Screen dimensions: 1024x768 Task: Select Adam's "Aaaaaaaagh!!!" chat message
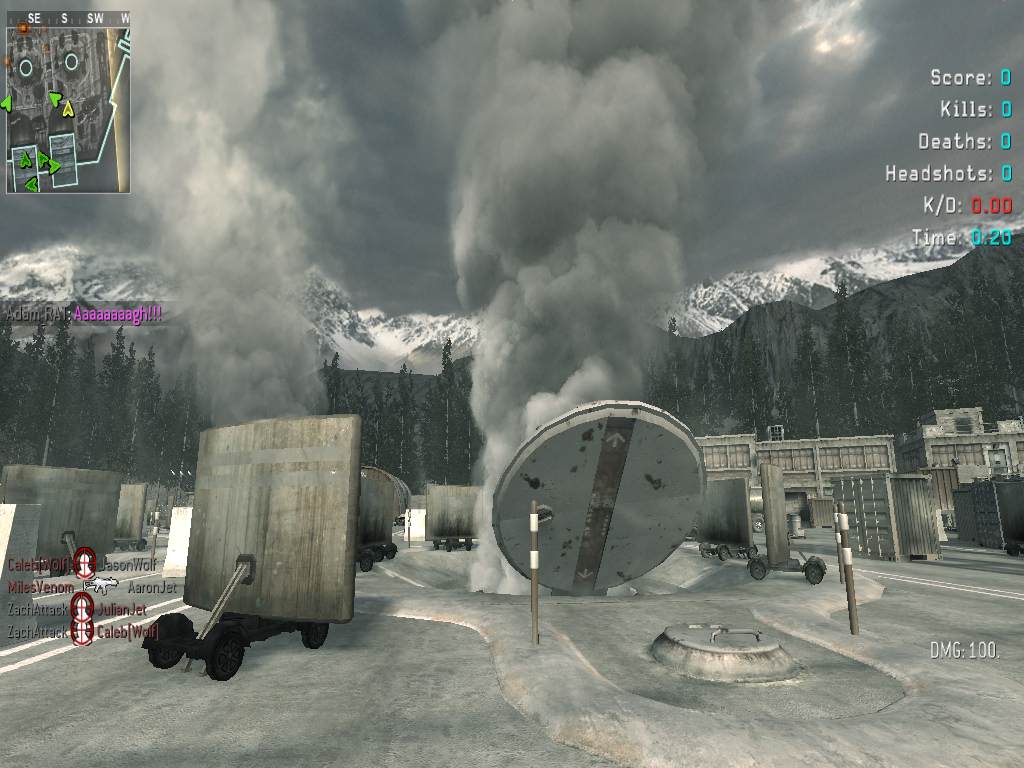click(x=118, y=313)
